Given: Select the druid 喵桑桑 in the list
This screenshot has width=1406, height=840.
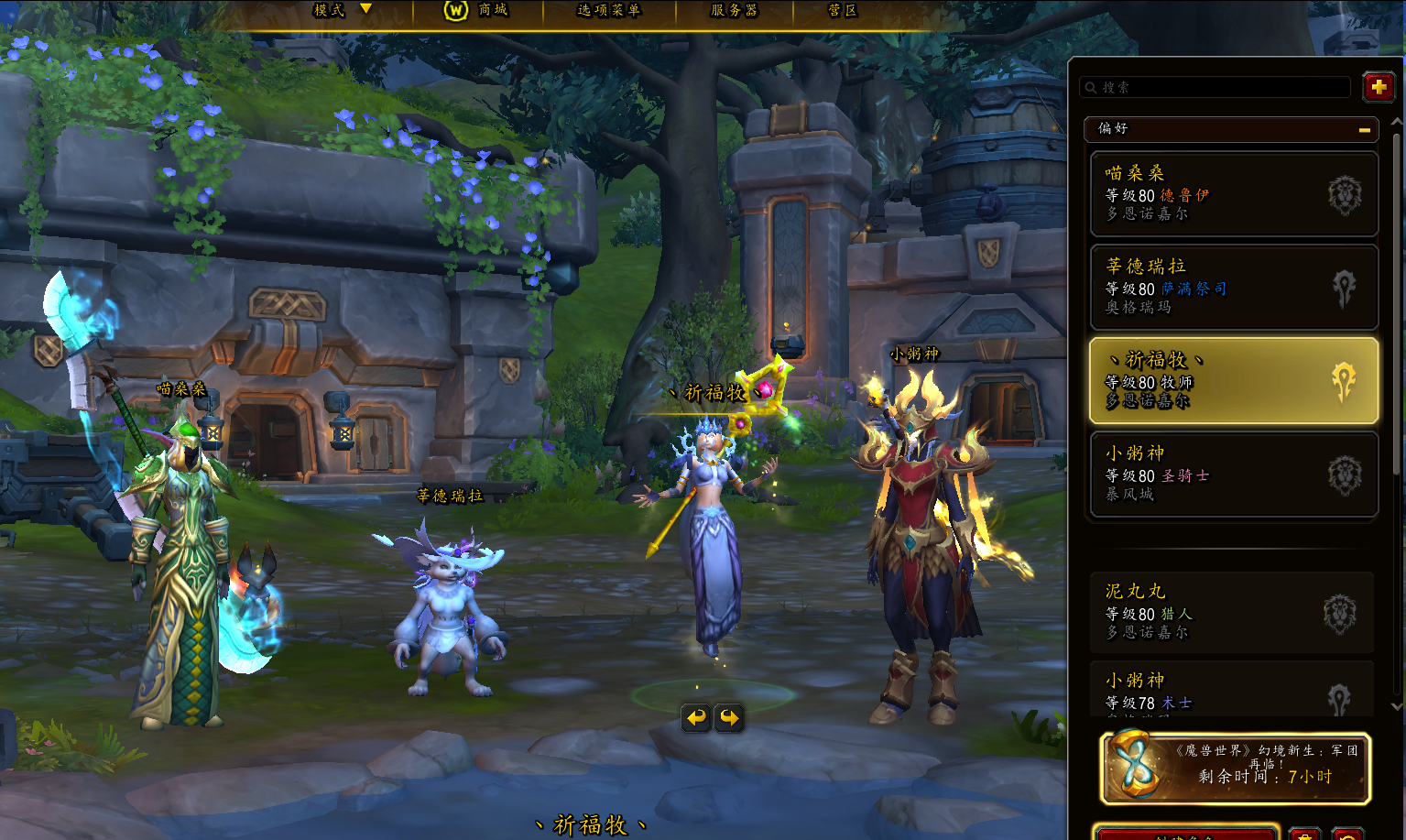Looking at the screenshot, I should click(1233, 194).
